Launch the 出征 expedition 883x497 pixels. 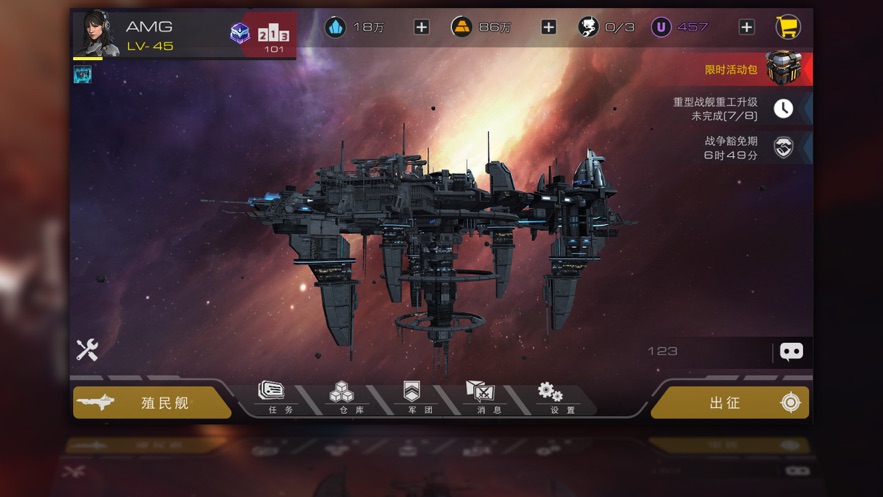pos(730,402)
